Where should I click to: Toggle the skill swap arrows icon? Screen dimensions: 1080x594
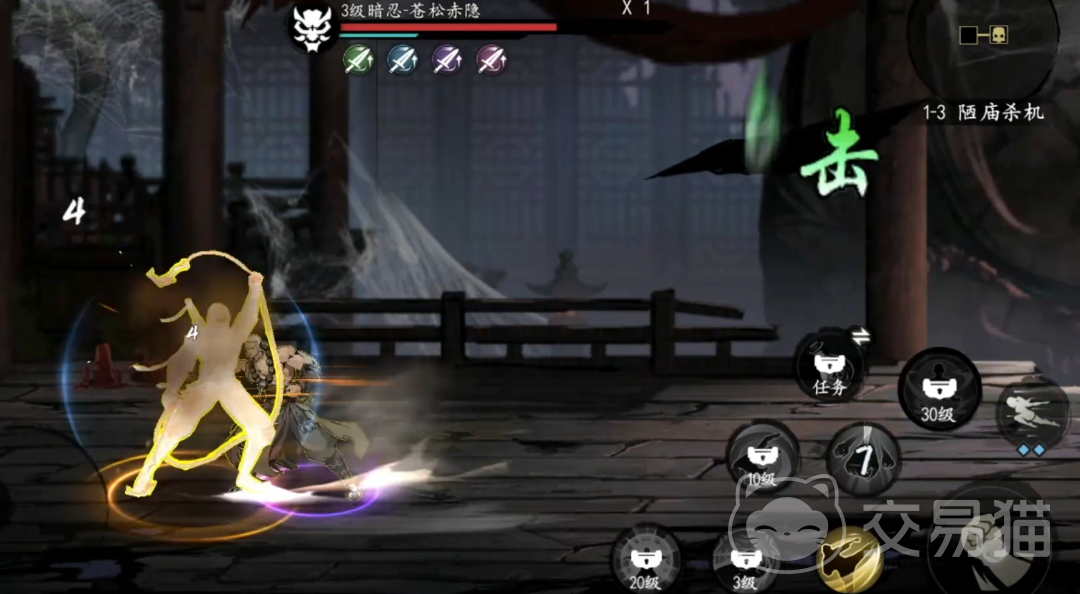pyautogui.click(x=861, y=337)
